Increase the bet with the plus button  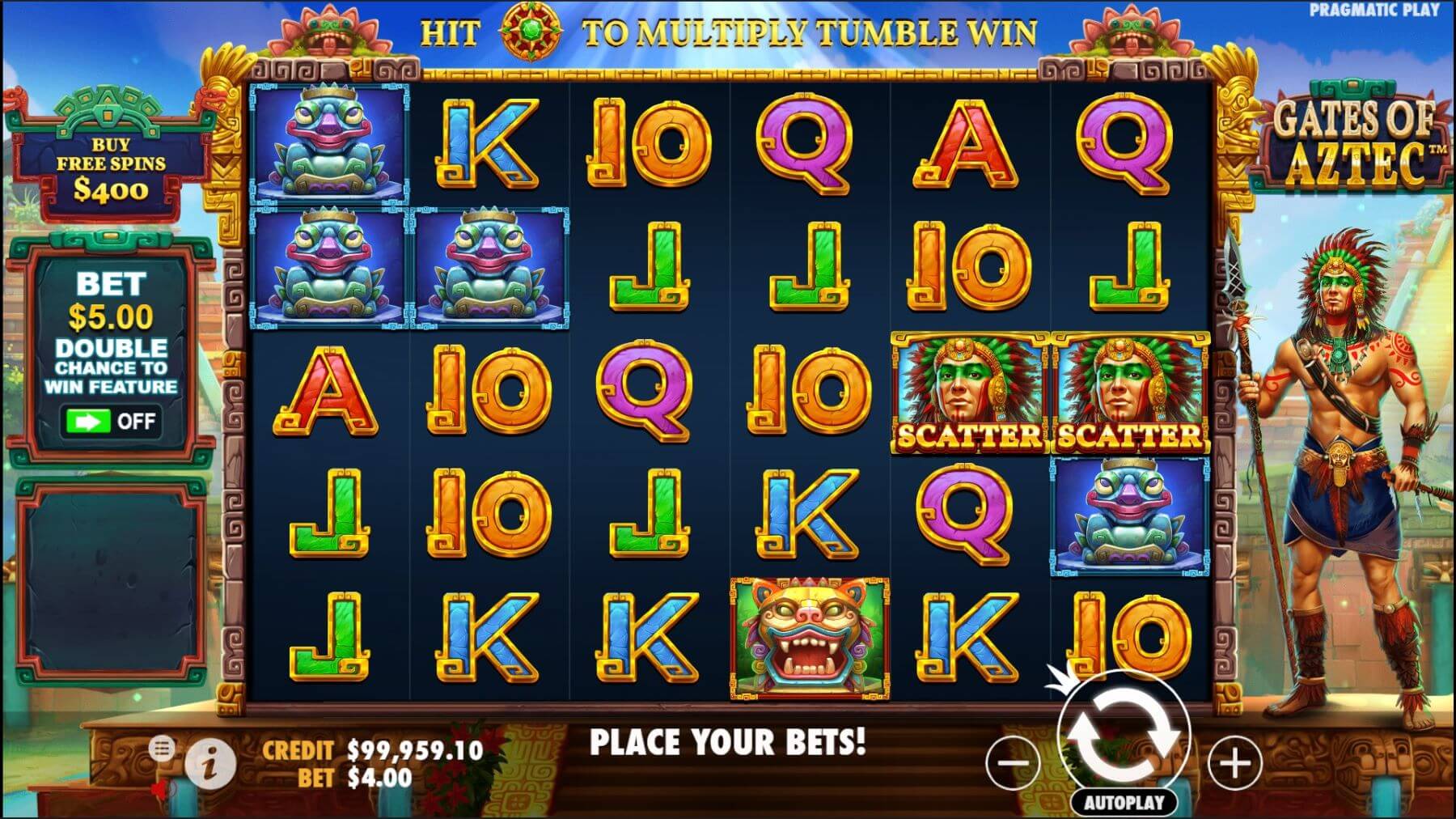pos(1234,762)
